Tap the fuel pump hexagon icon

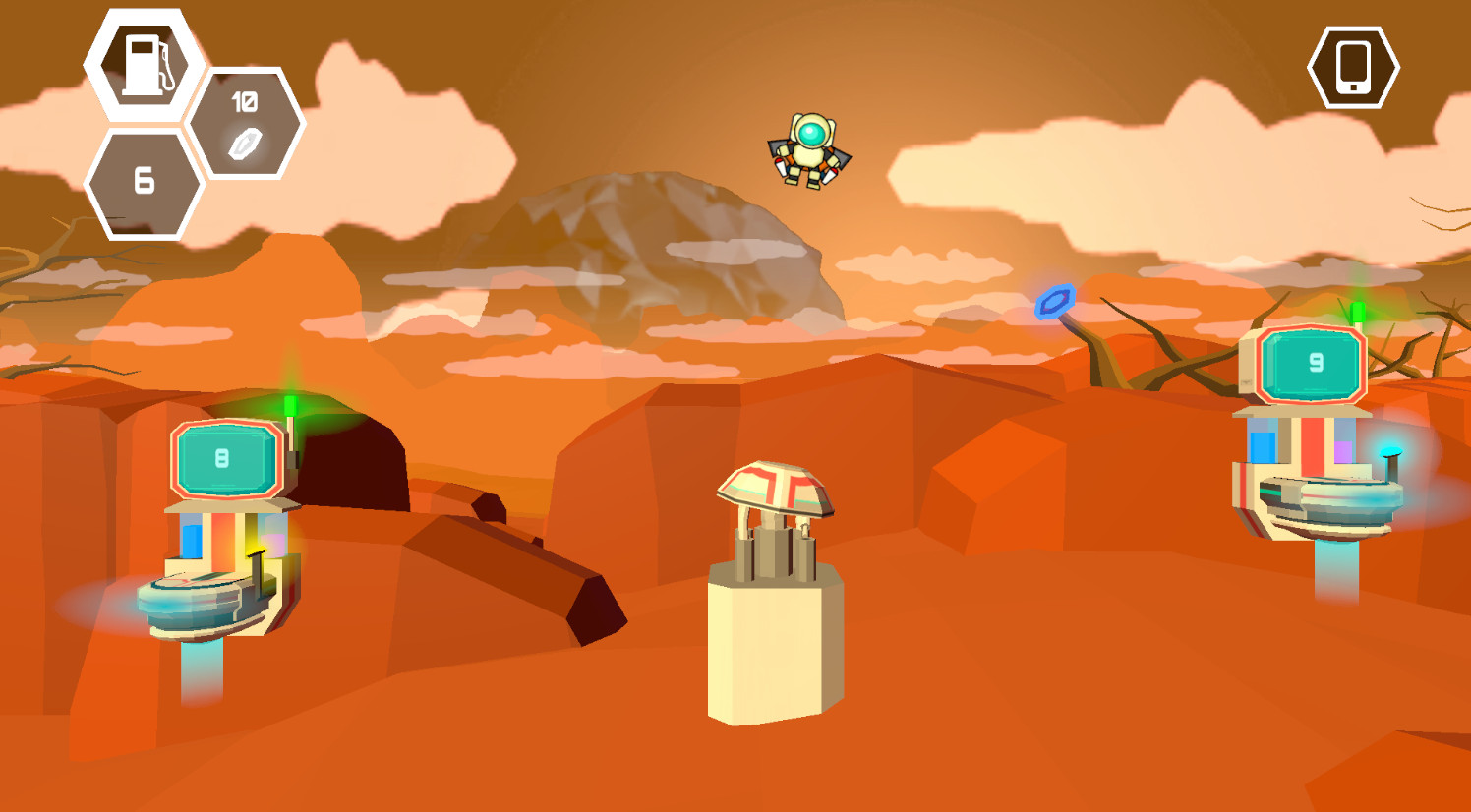coord(146,64)
